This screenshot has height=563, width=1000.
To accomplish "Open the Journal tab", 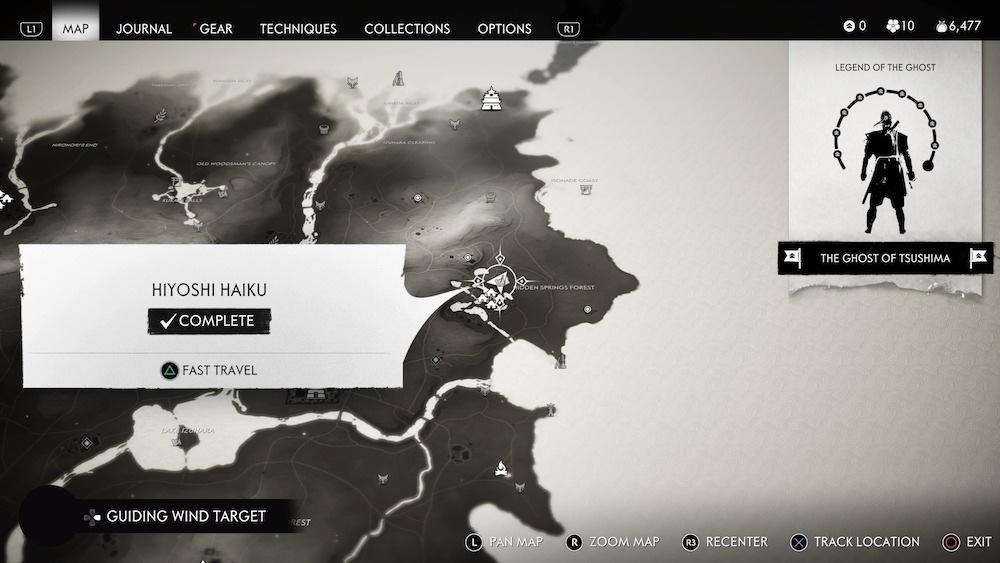I will pos(144,28).
